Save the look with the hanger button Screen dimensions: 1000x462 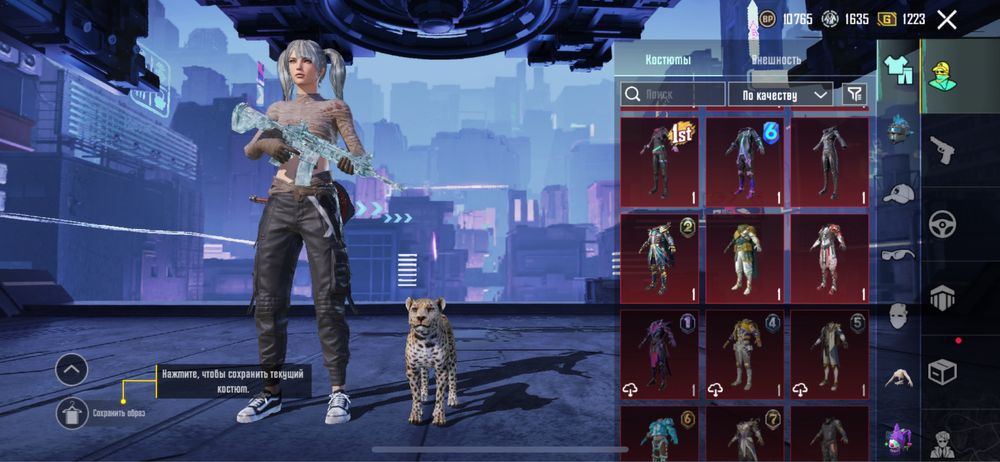pos(71,410)
